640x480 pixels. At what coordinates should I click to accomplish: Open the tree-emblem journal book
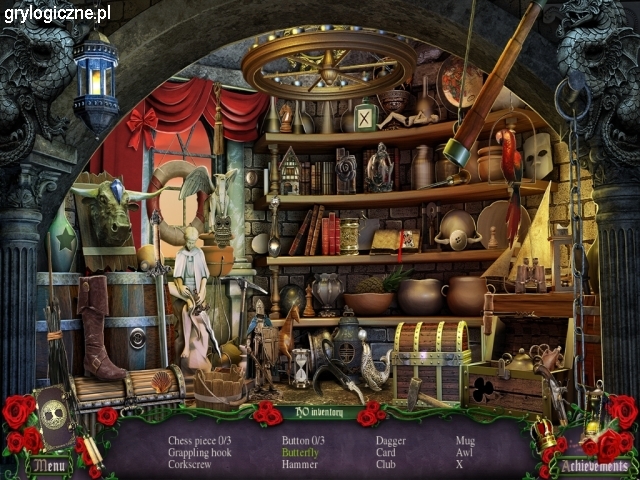(x=54, y=418)
